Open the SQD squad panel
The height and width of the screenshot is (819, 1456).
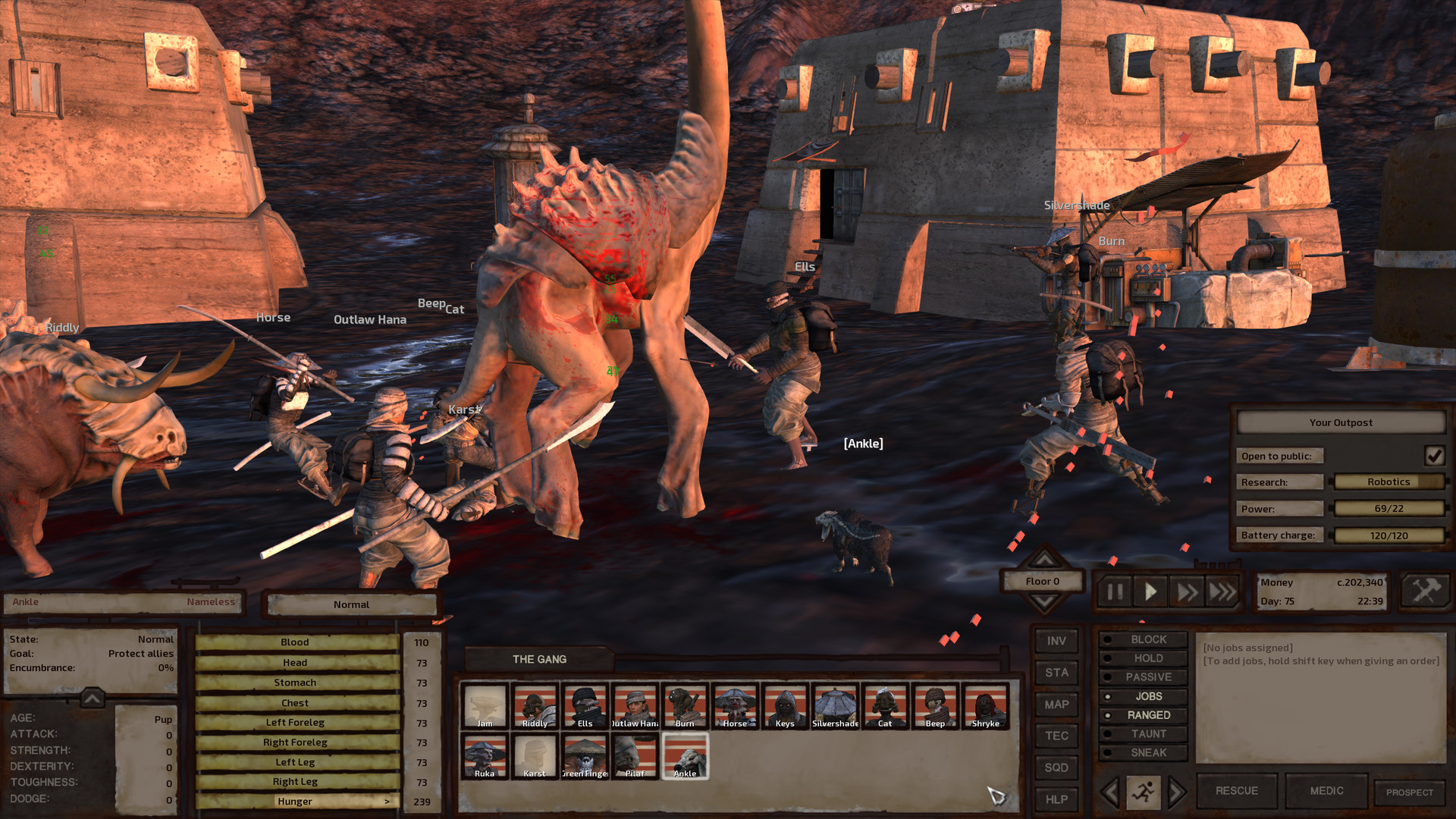click(1056, 767)
